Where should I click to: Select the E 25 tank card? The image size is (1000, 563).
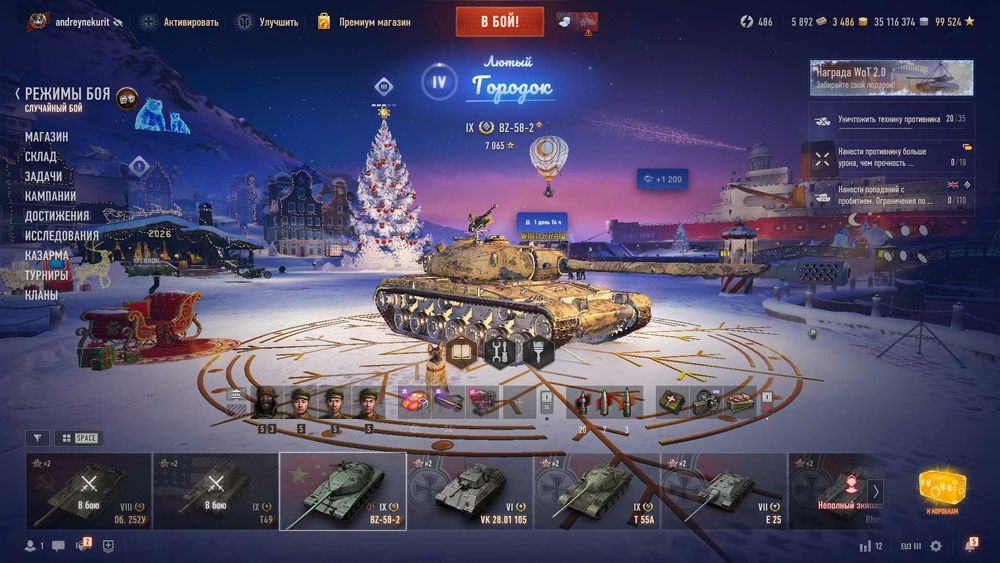tap(723, 491)
